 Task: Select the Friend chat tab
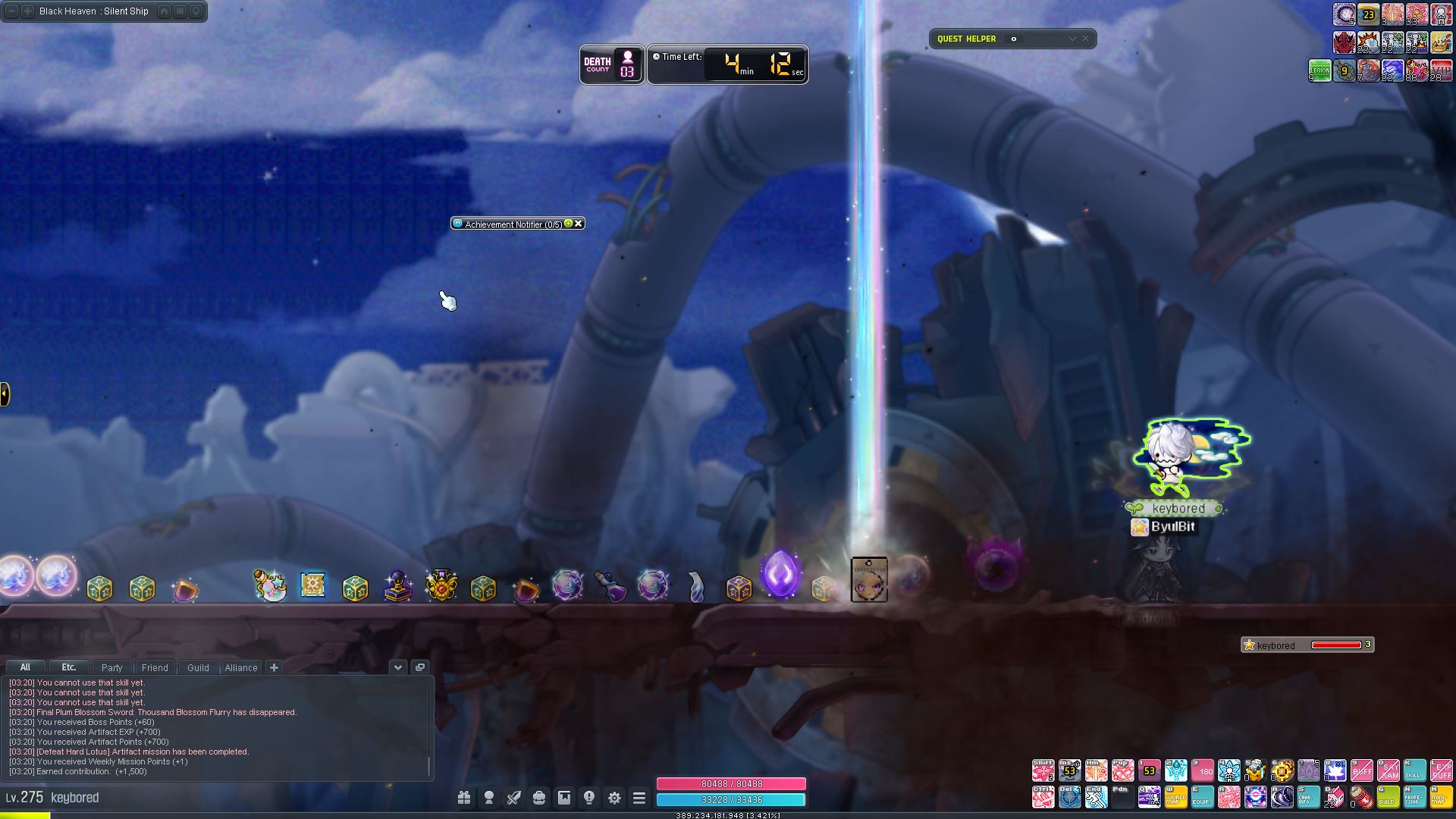tap(155, 668)
